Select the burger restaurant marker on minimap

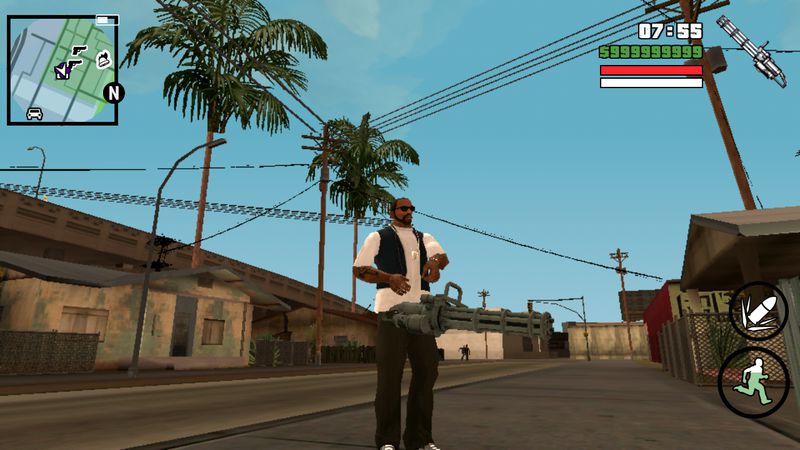click(x=101, y=60)
